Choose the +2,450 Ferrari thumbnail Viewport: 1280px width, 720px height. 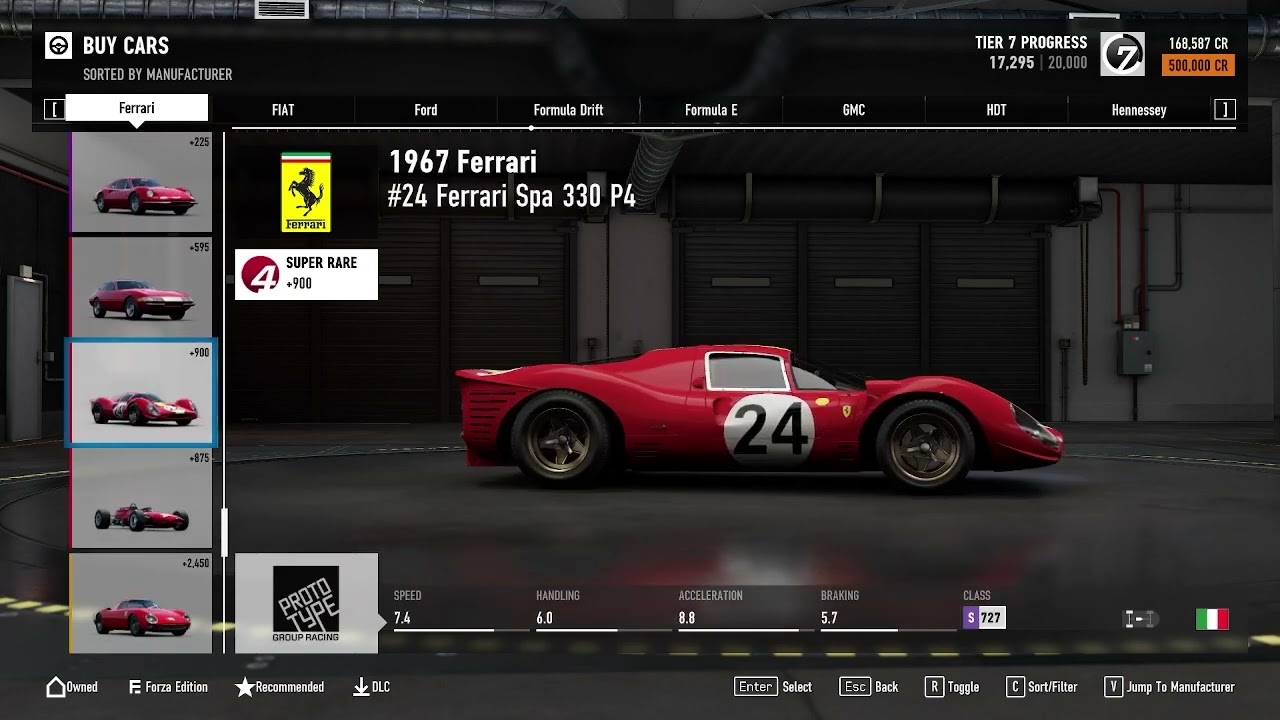[141, 603]
